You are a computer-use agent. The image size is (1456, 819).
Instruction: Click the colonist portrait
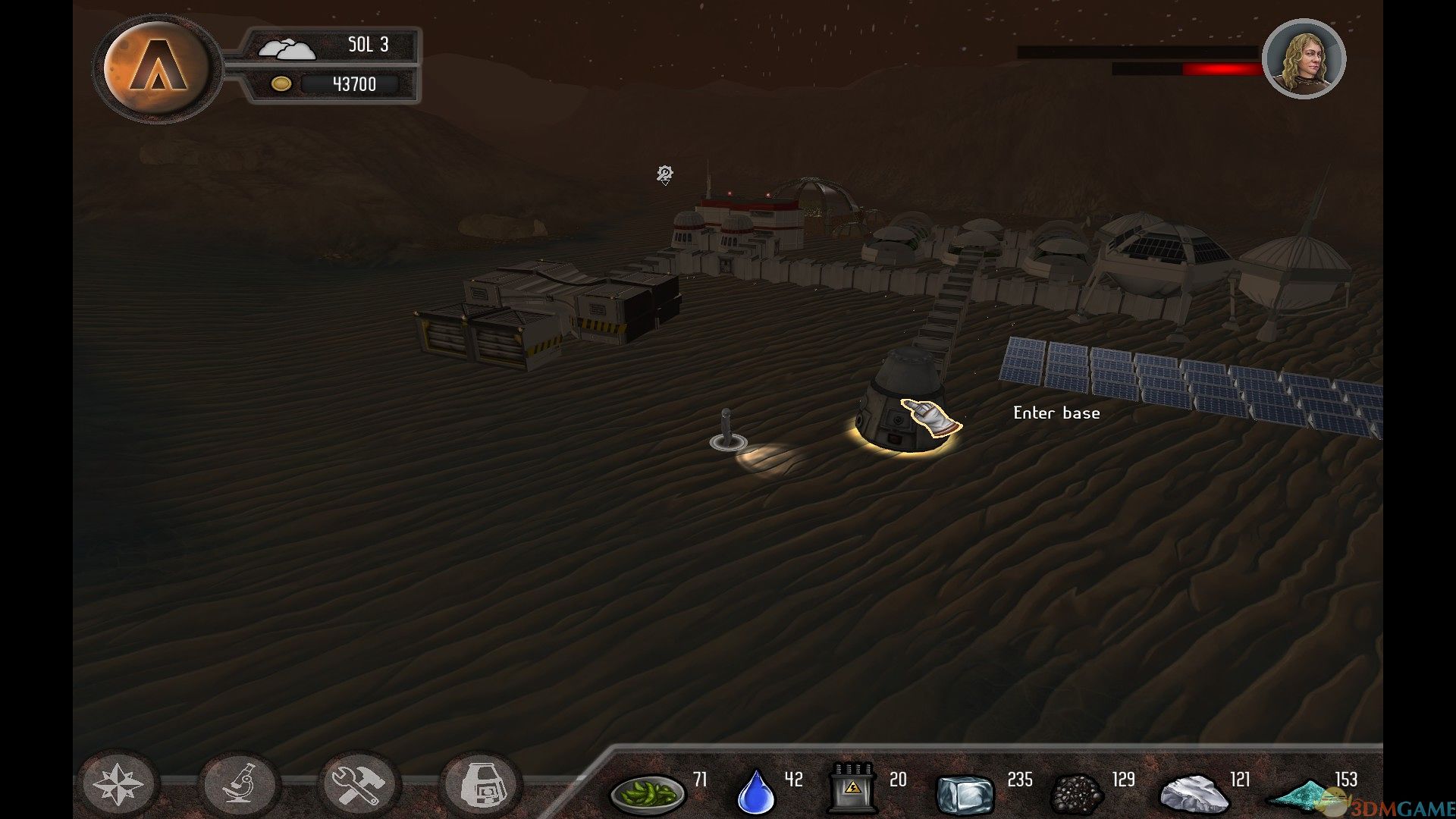click(1304, 59)
